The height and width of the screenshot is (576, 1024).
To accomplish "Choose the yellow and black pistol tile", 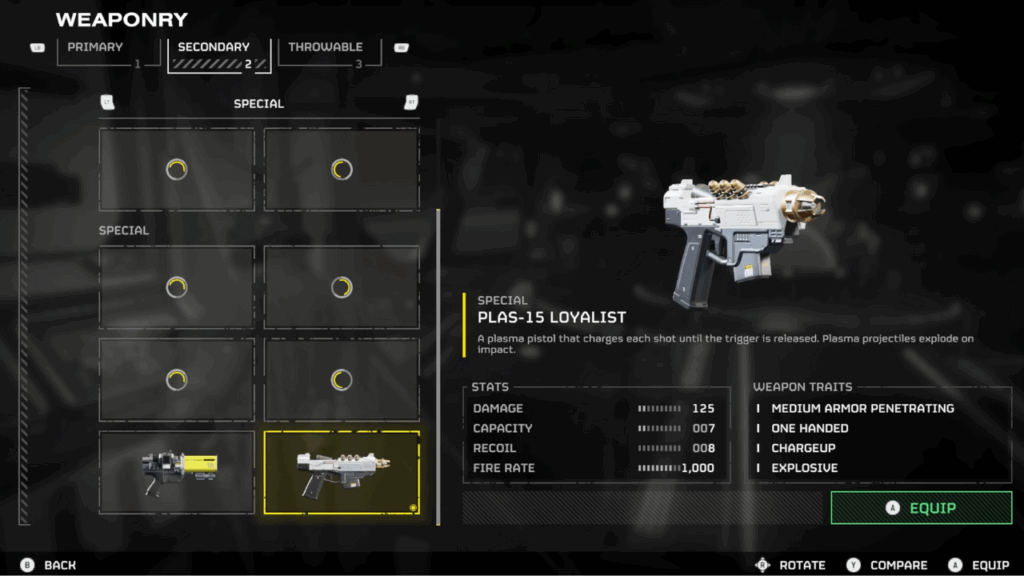I will (177, 472).
